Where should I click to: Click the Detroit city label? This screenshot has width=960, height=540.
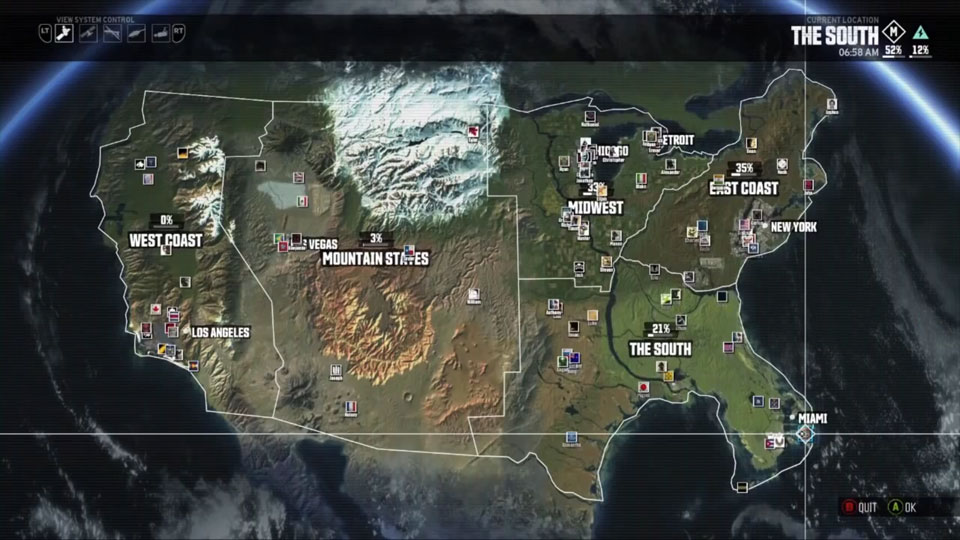click(676, 140)
